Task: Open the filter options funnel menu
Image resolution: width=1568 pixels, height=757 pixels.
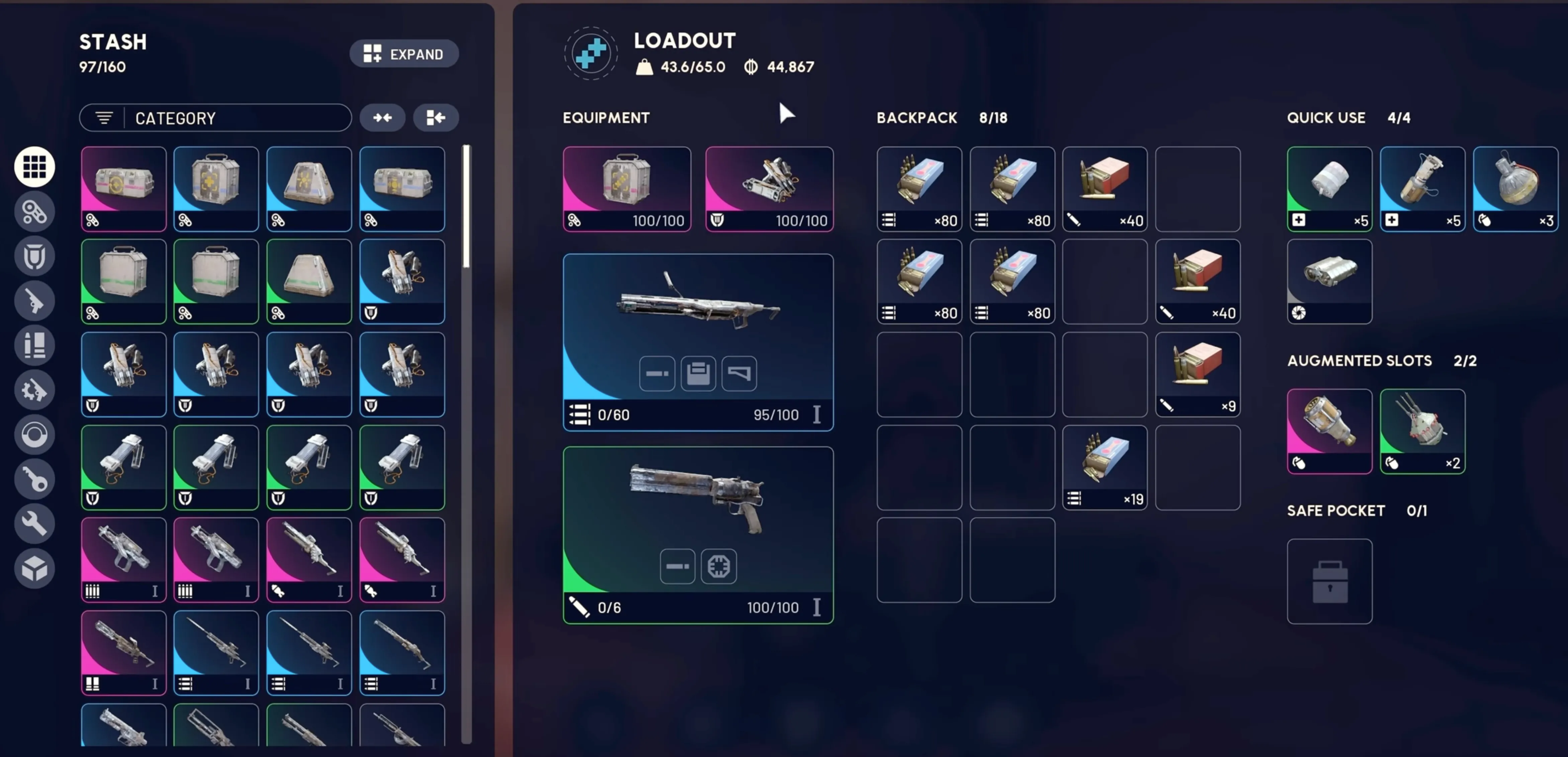Action: [103, 117]
